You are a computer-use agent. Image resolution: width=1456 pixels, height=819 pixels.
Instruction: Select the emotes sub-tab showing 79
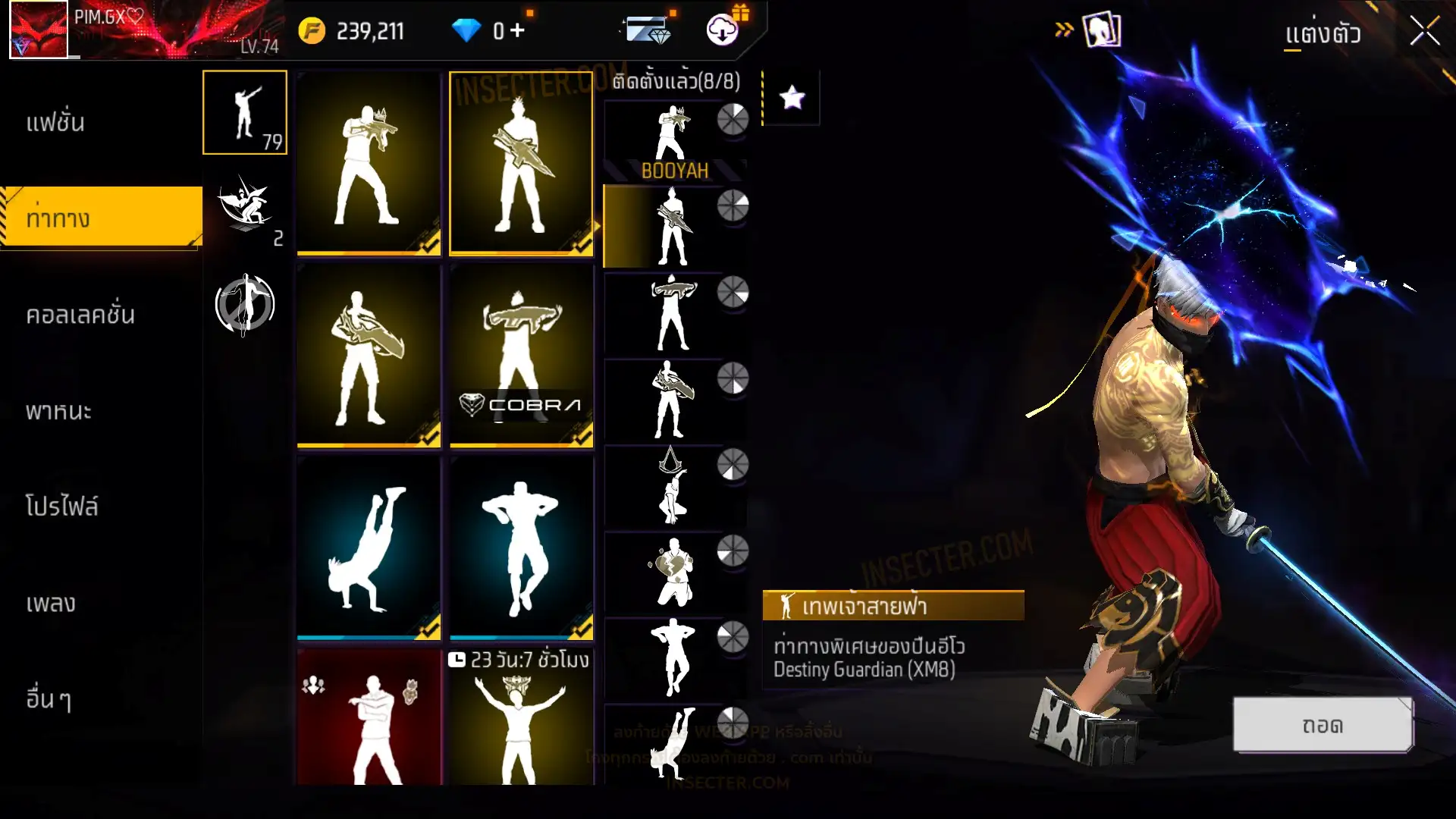(244, 112)
